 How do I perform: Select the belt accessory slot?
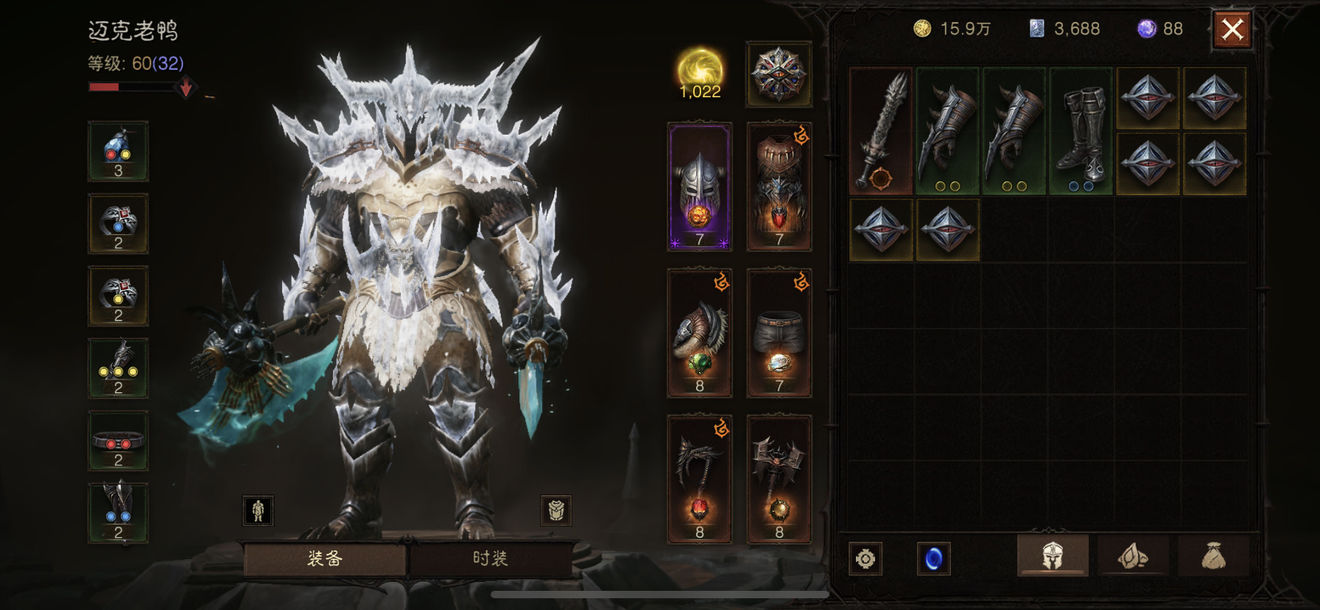118,440
